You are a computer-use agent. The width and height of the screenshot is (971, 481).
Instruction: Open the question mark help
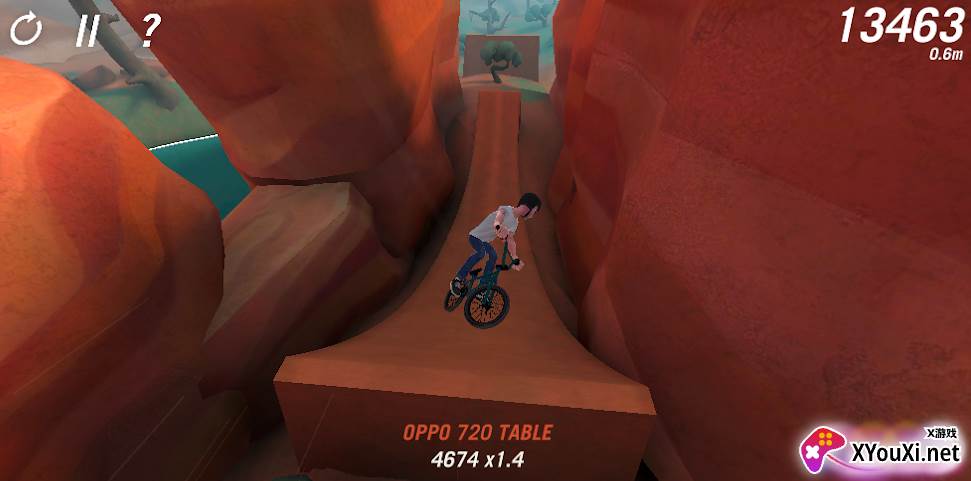(149, 30)
